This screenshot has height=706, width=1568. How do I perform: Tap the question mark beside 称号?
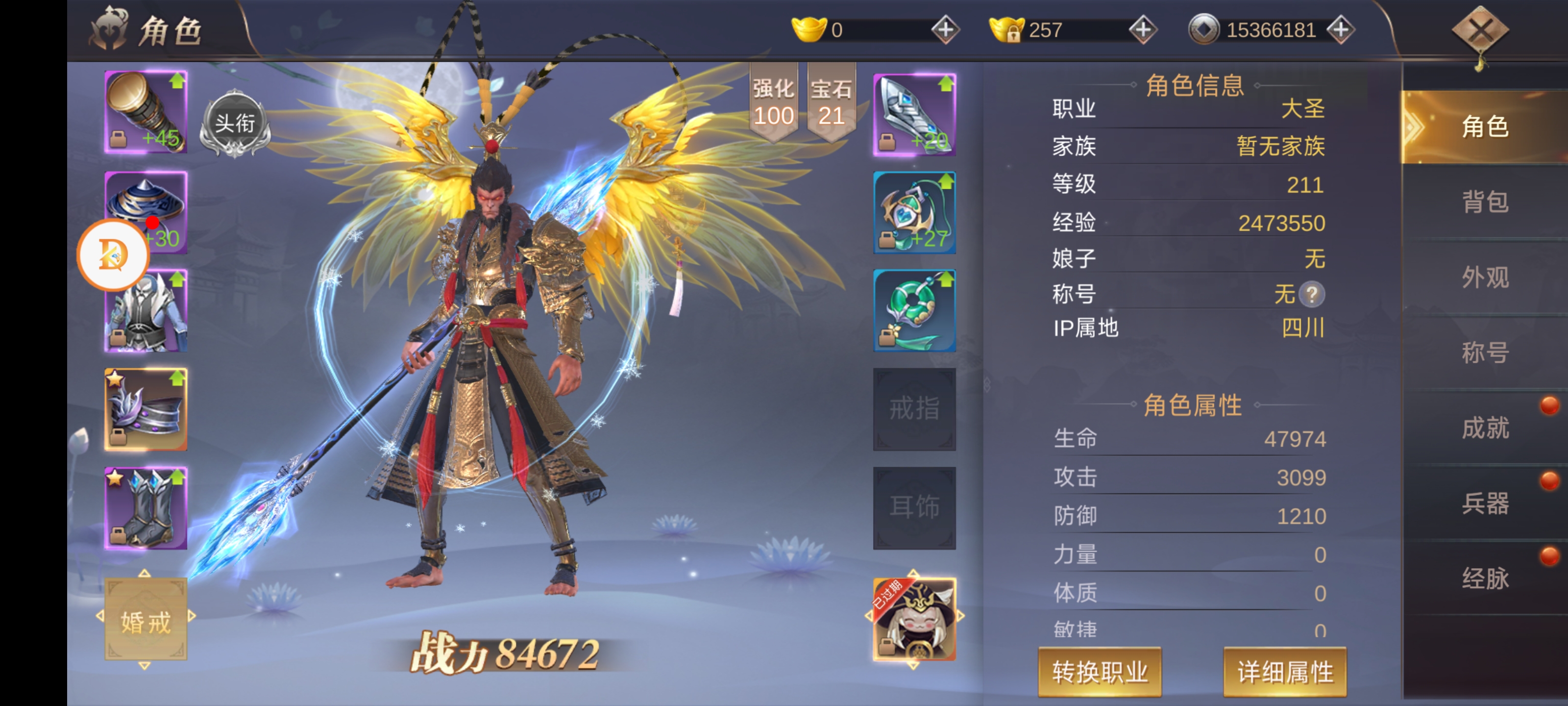pyautogui.click(x=1312, y=295)
